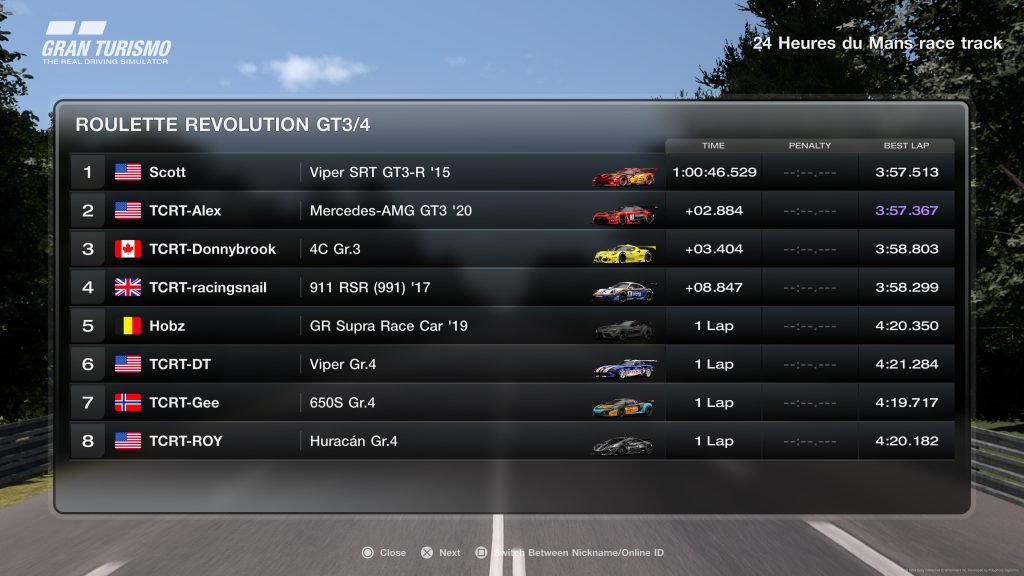Highlight TCRT-Donnybrook's row in the standings

pyautogui.click(x=511, y=249)
